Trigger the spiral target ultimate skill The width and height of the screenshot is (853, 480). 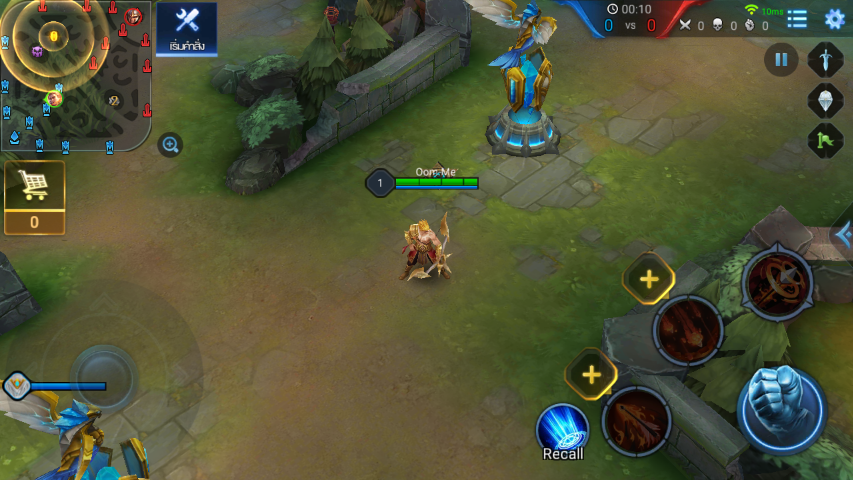pos(777,284)
